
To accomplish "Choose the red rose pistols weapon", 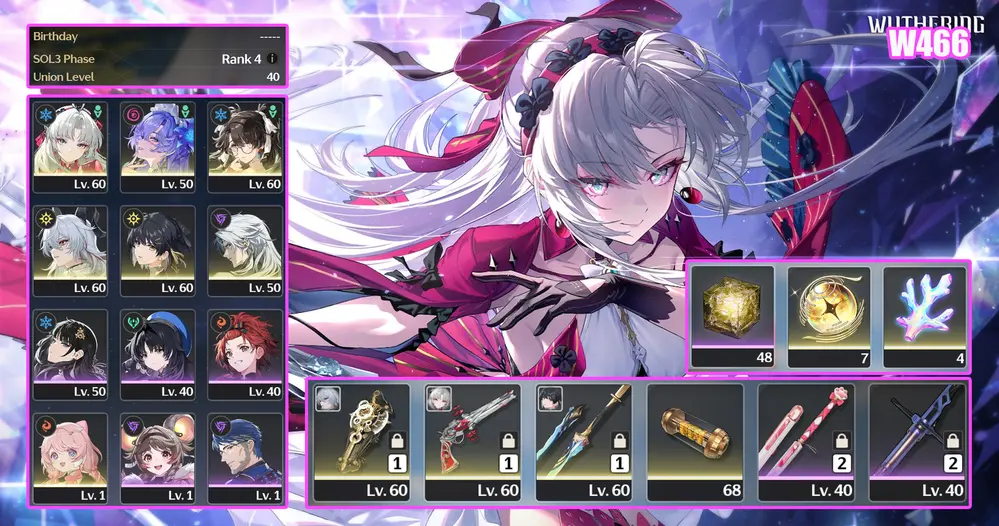I will pyautogui.click(x=473, y=441).
